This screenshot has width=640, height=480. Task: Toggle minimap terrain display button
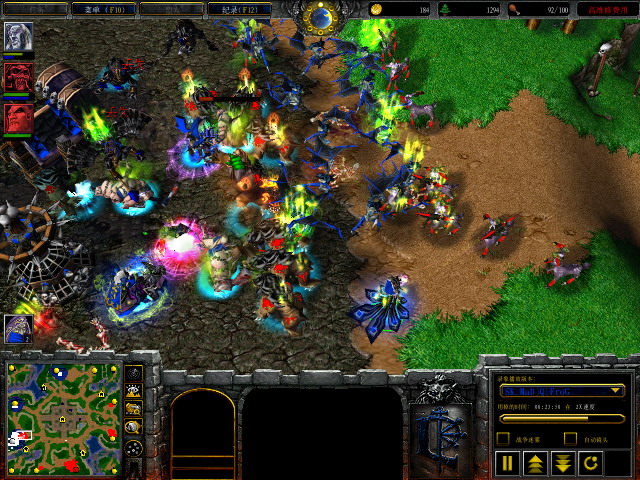[134, 392]
